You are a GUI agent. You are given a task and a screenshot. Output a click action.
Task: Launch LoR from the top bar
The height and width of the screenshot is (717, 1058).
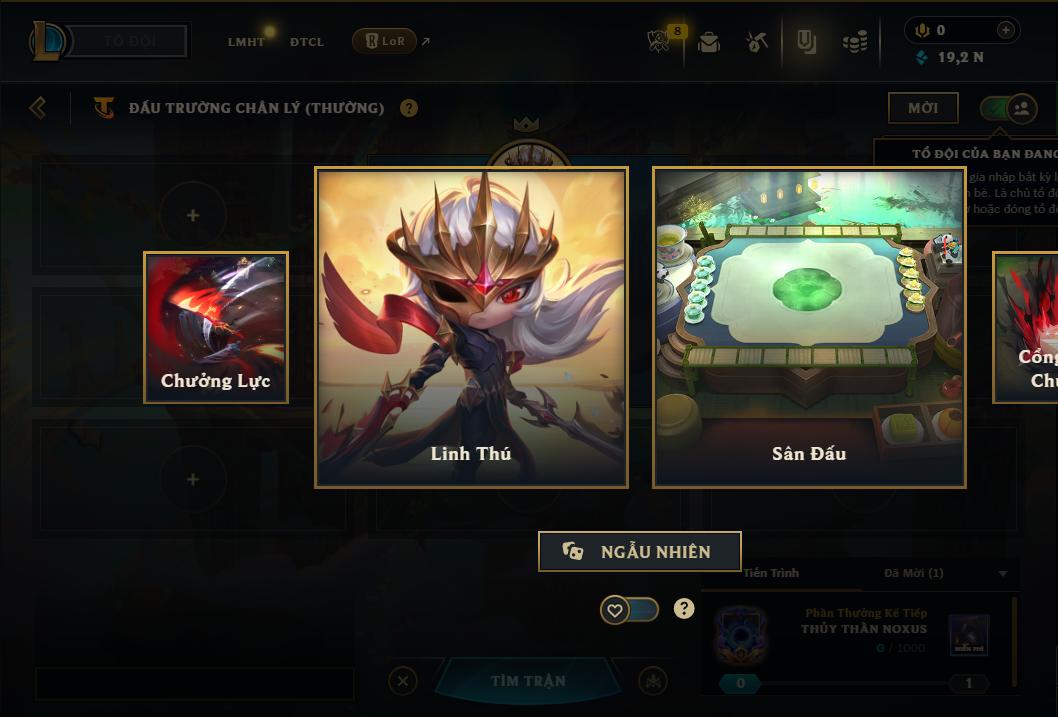point(385,42)
